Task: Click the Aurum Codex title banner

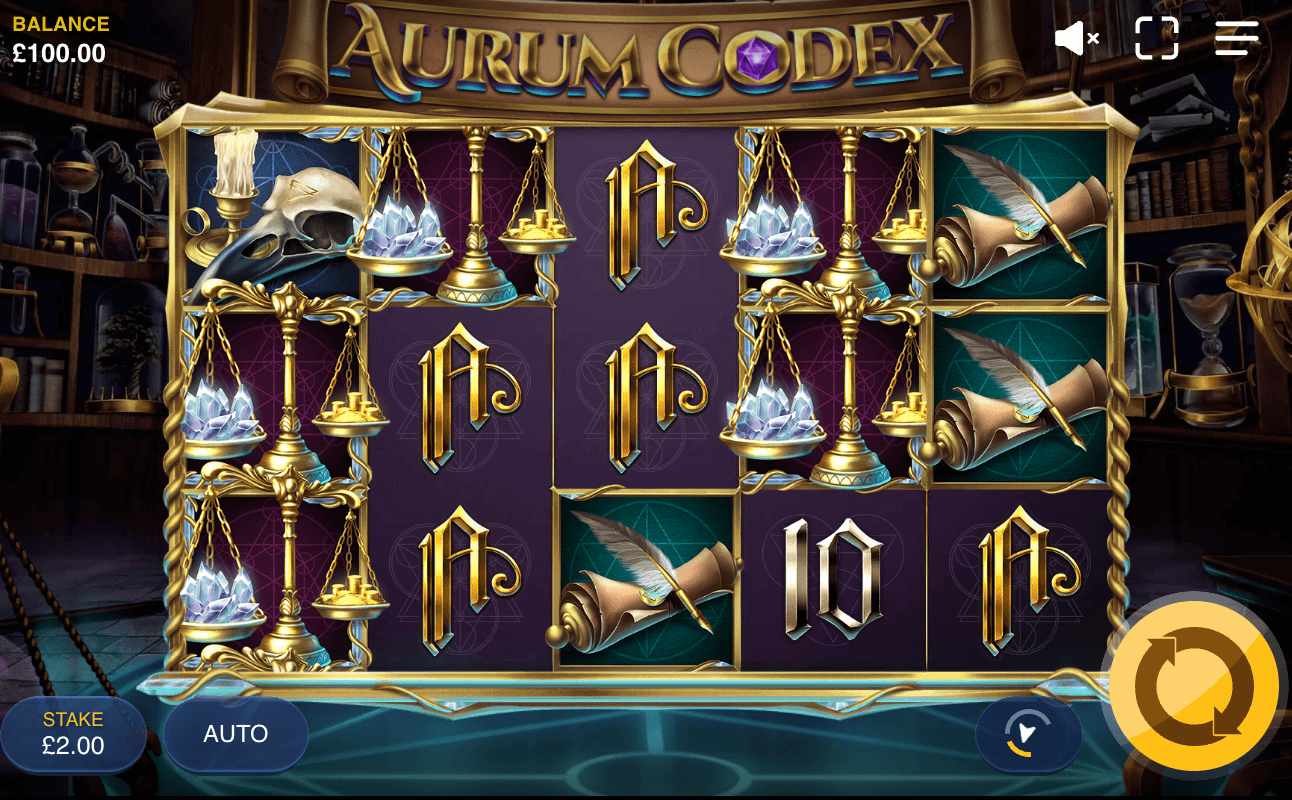Action: [646, 45]
